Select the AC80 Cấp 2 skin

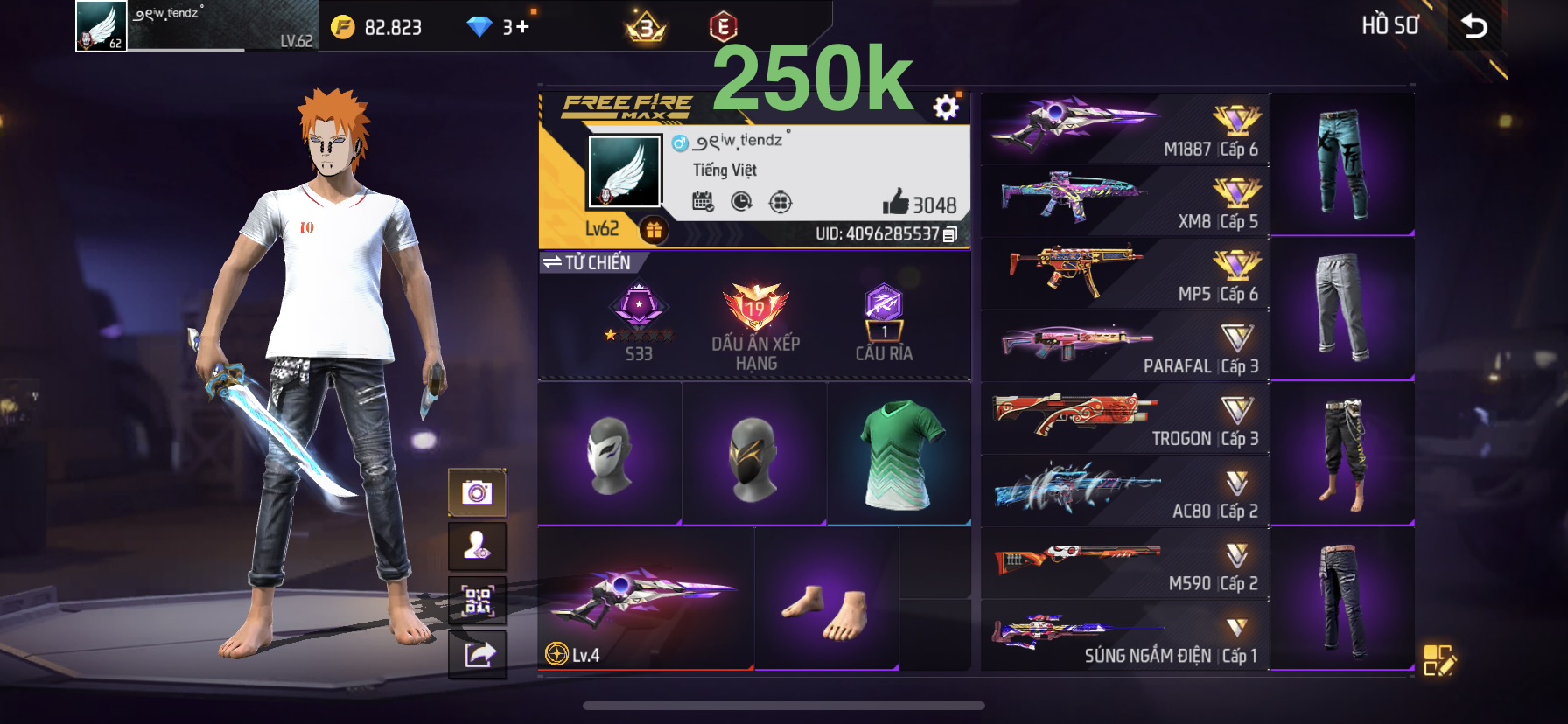point(1124,491)
